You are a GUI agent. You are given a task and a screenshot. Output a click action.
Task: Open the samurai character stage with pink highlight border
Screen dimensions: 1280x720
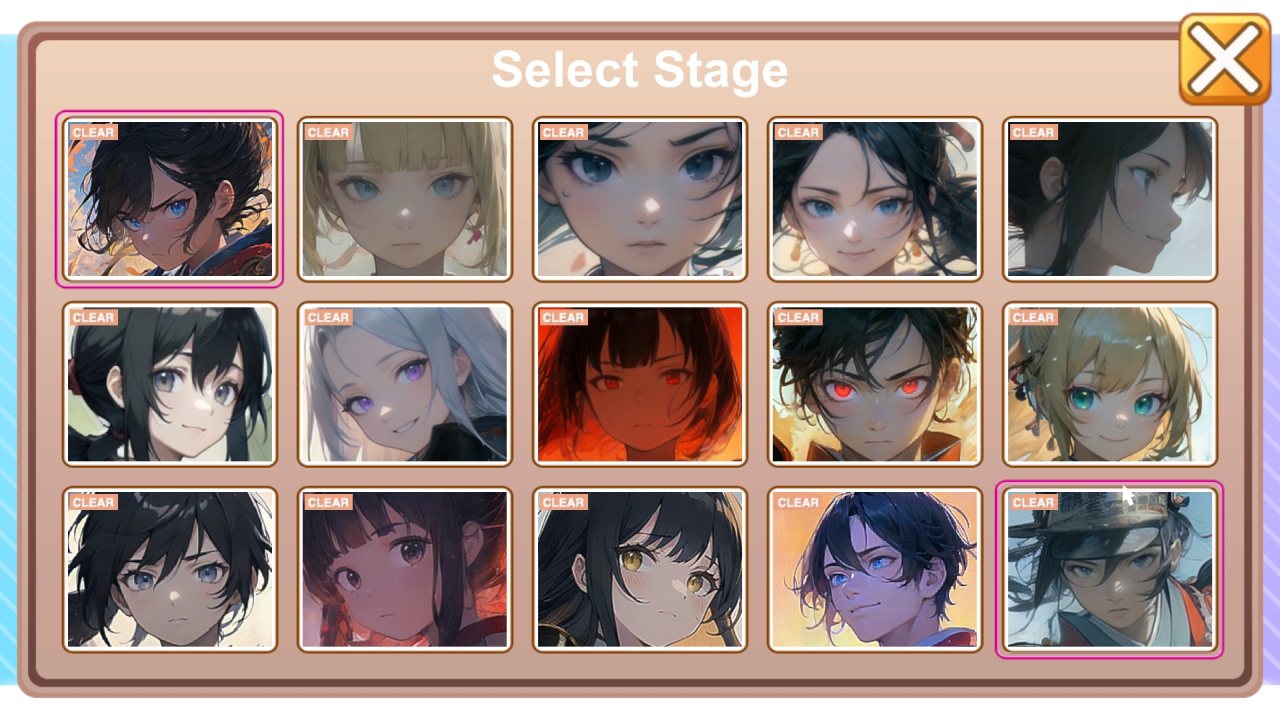pyautogui.click(x=1108, y=568)
